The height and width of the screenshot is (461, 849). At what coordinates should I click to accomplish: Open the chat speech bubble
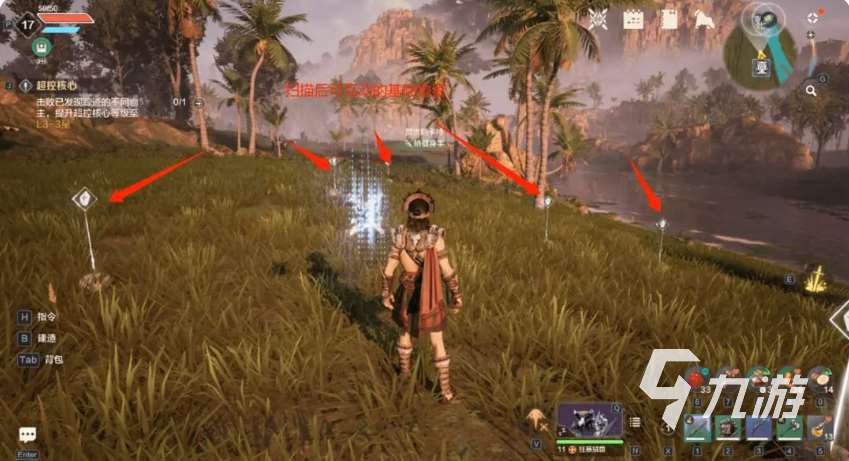click(27, 435)
